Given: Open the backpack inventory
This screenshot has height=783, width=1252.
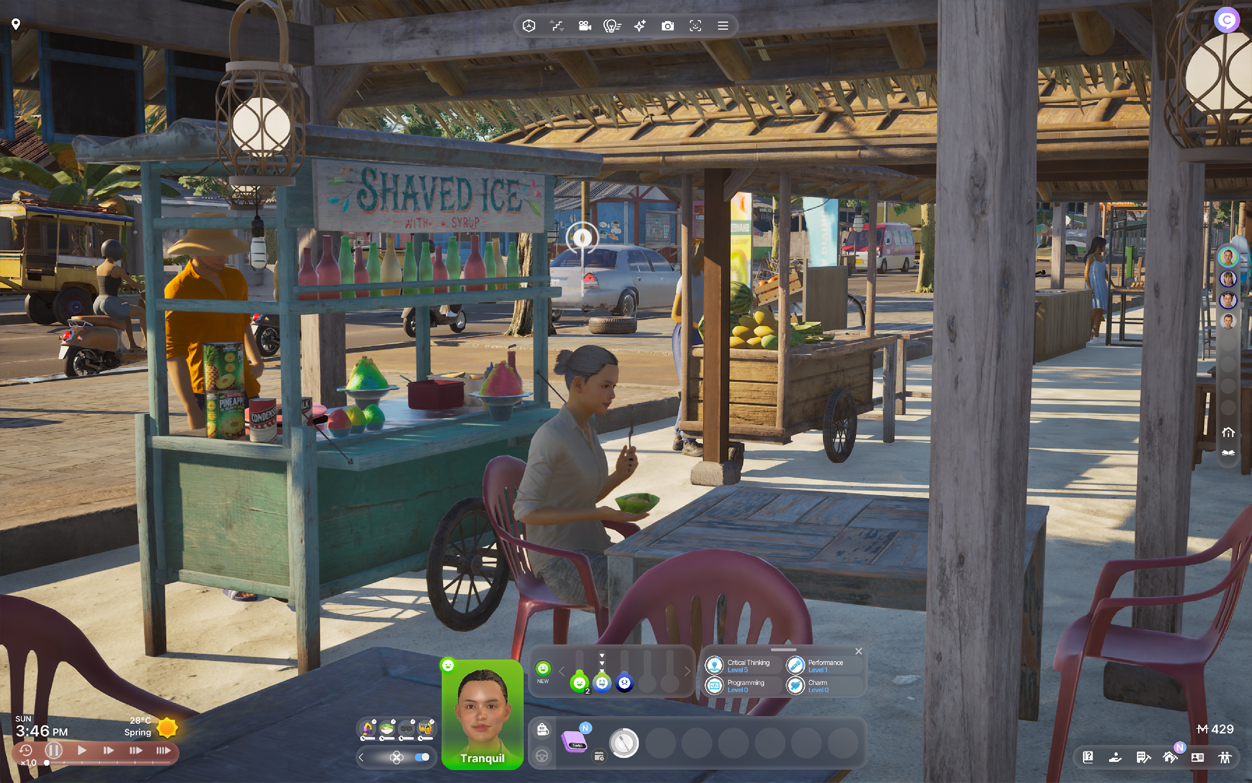Looking at the screenshot, I should pos(542,730).
